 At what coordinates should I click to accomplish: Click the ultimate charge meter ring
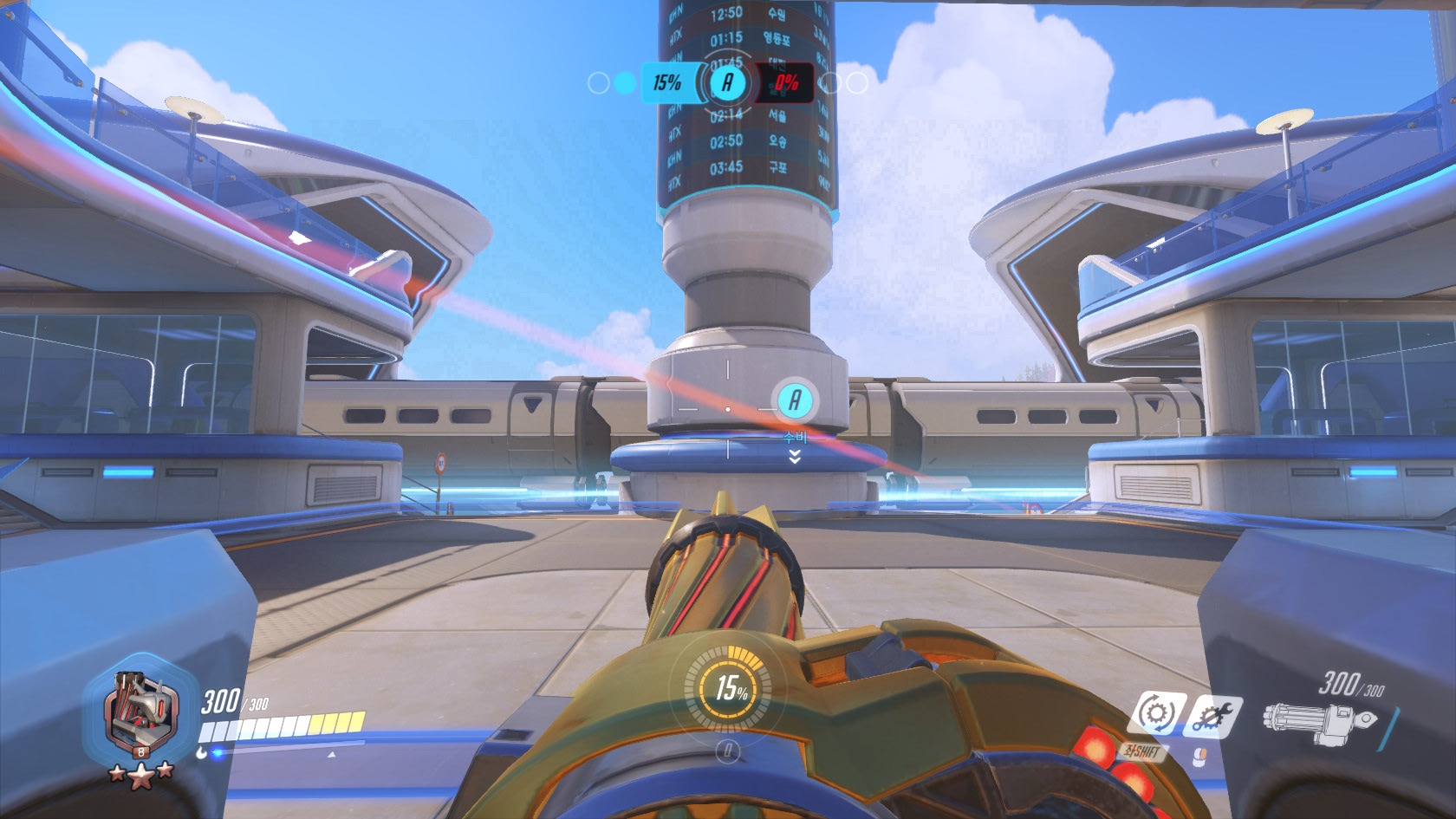(727, 689)
